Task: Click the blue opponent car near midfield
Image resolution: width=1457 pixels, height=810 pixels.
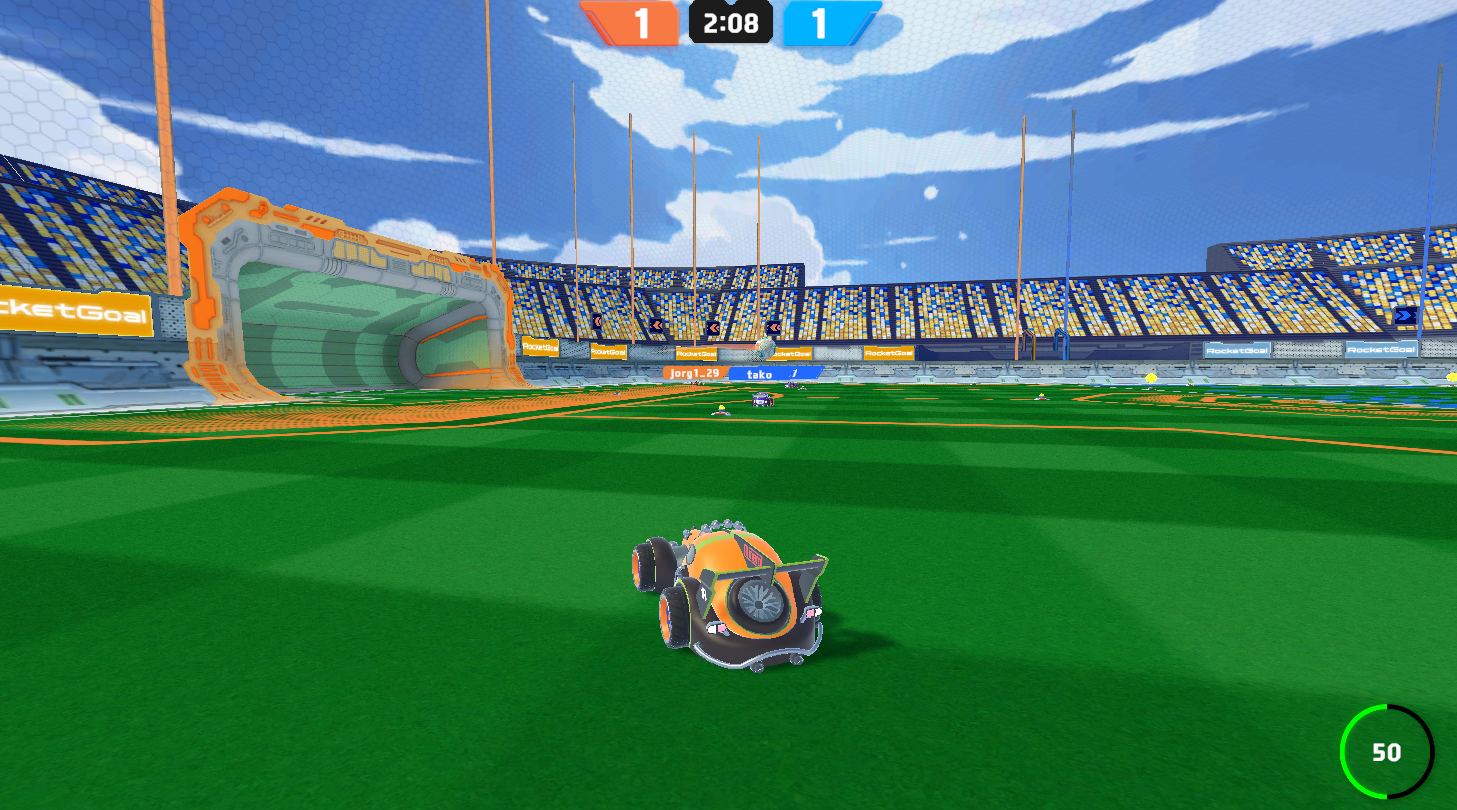Action: (x=761, y=399)
